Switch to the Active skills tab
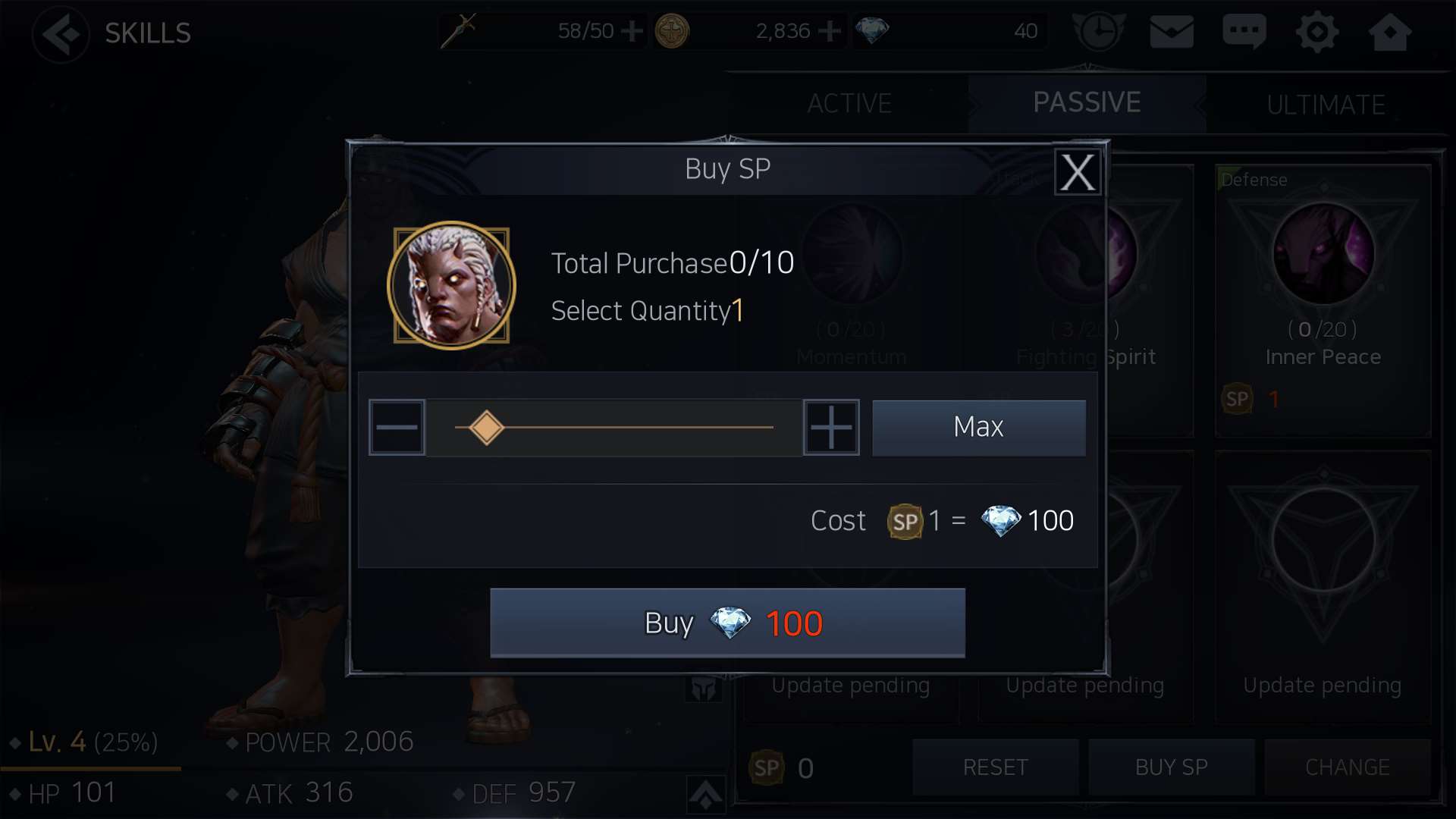Image resolution: width=1456 pixels, height=819 pixels. click(x=849, y=103)
